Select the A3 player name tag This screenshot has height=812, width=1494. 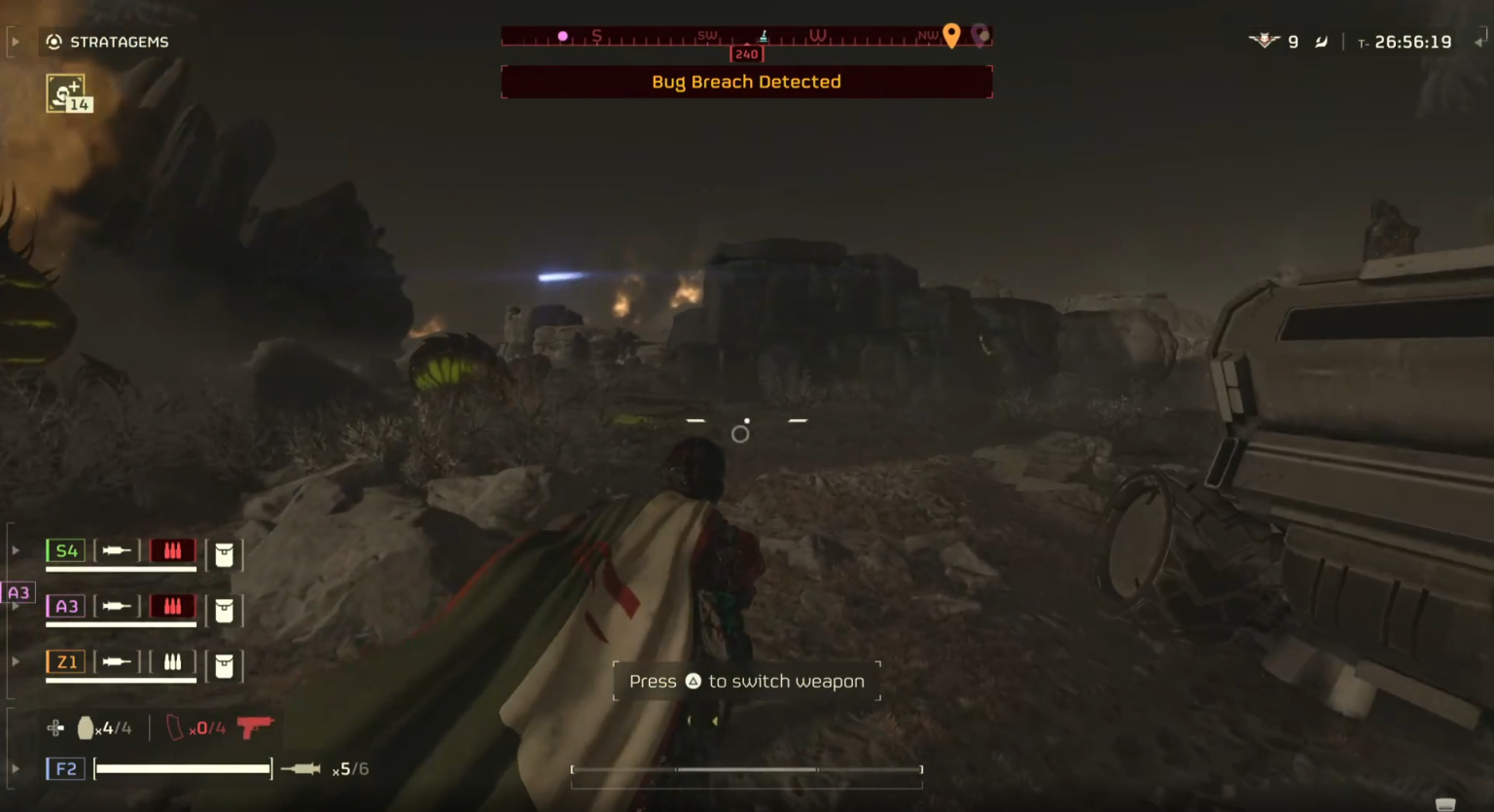pos(18,590)
